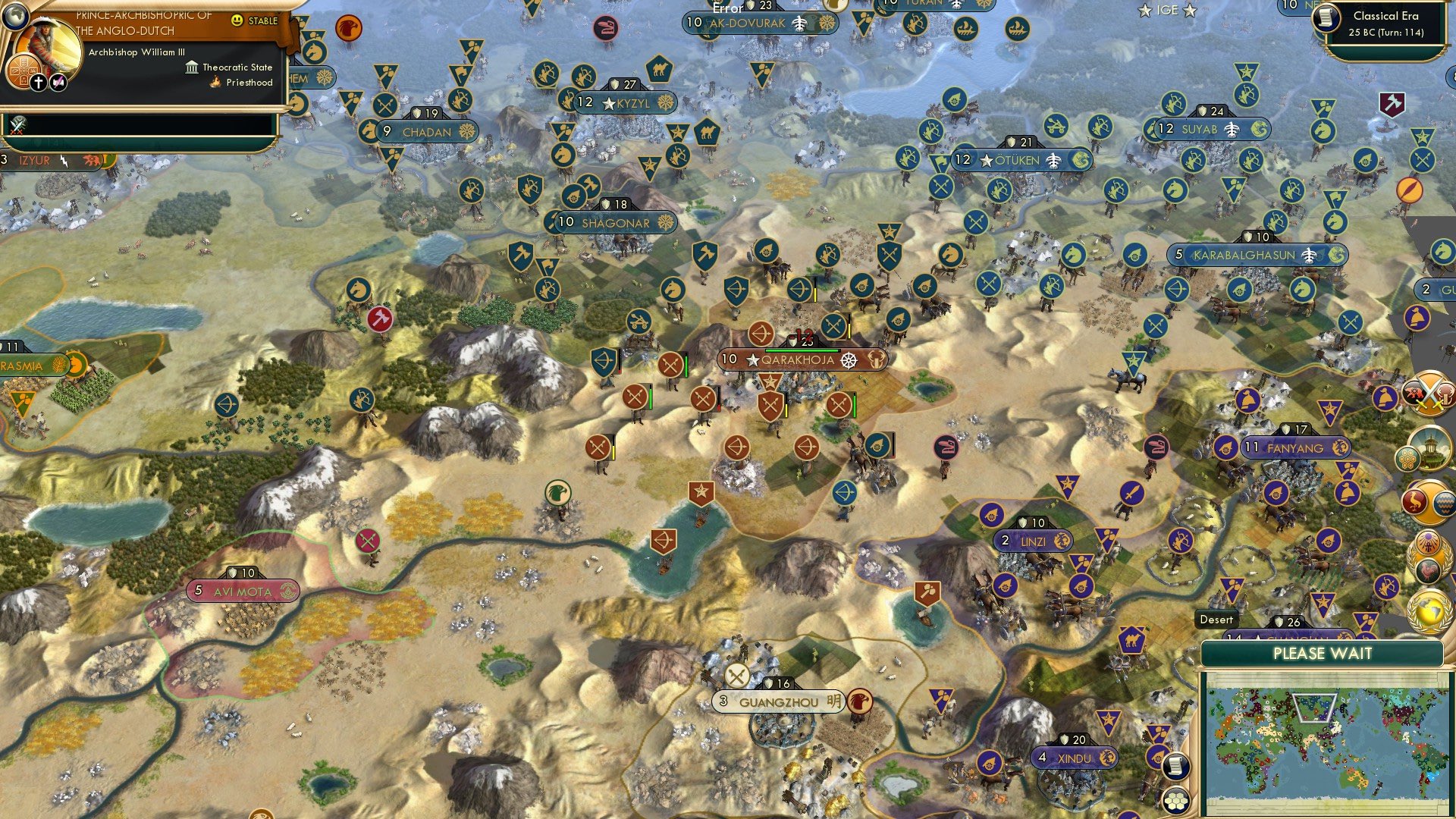Click the bear emblem notification icon on right
The width and height of the screenshot is (1456, 819).
point(1414,392)
